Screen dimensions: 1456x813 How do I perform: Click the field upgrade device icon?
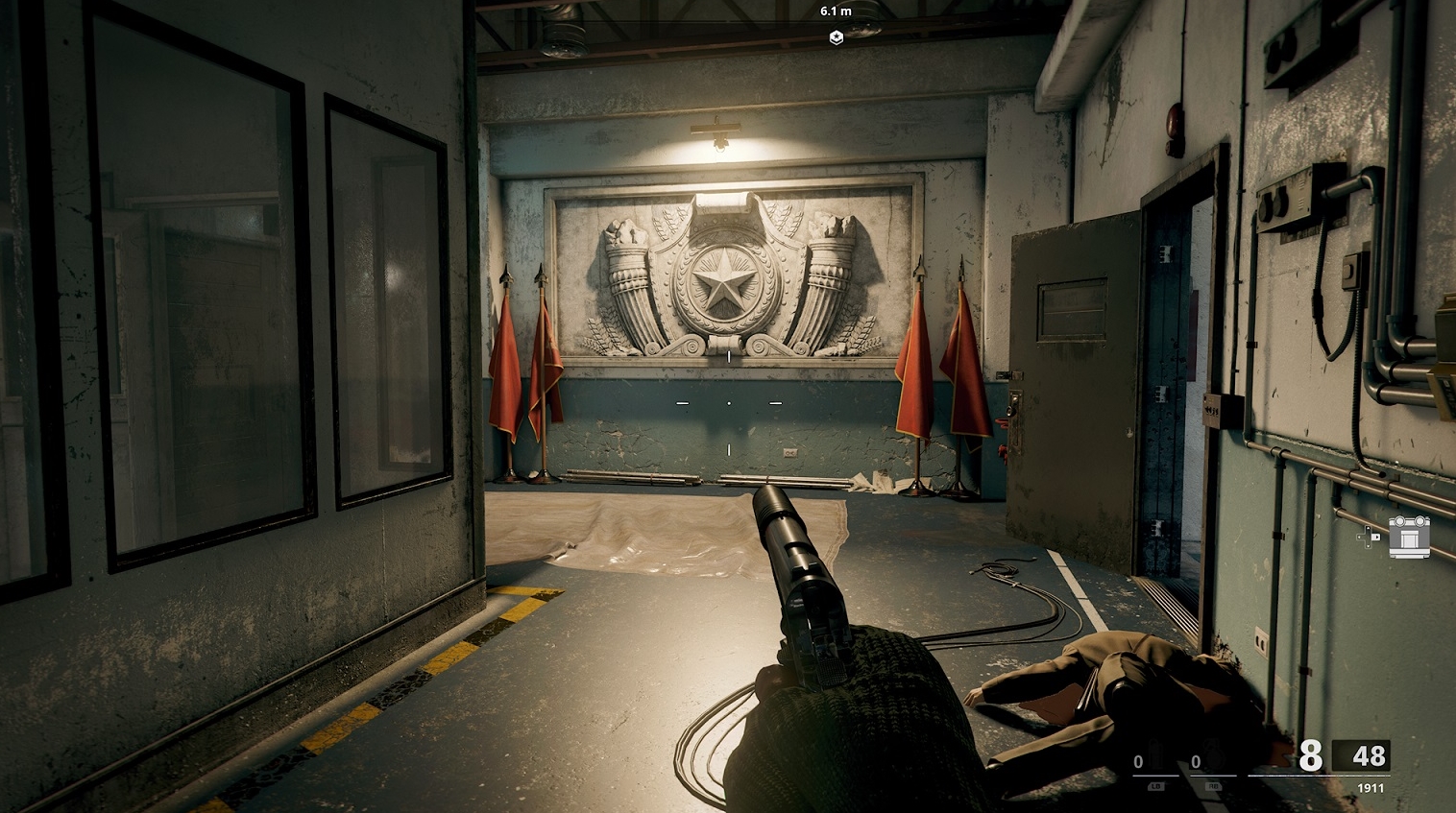pyautogui.click(x=1409, y=537)
